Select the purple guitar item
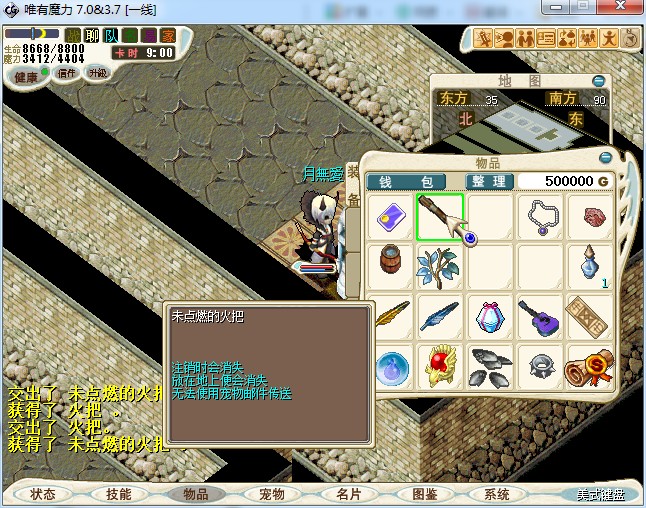646x508 pixels. click(540, 318)
